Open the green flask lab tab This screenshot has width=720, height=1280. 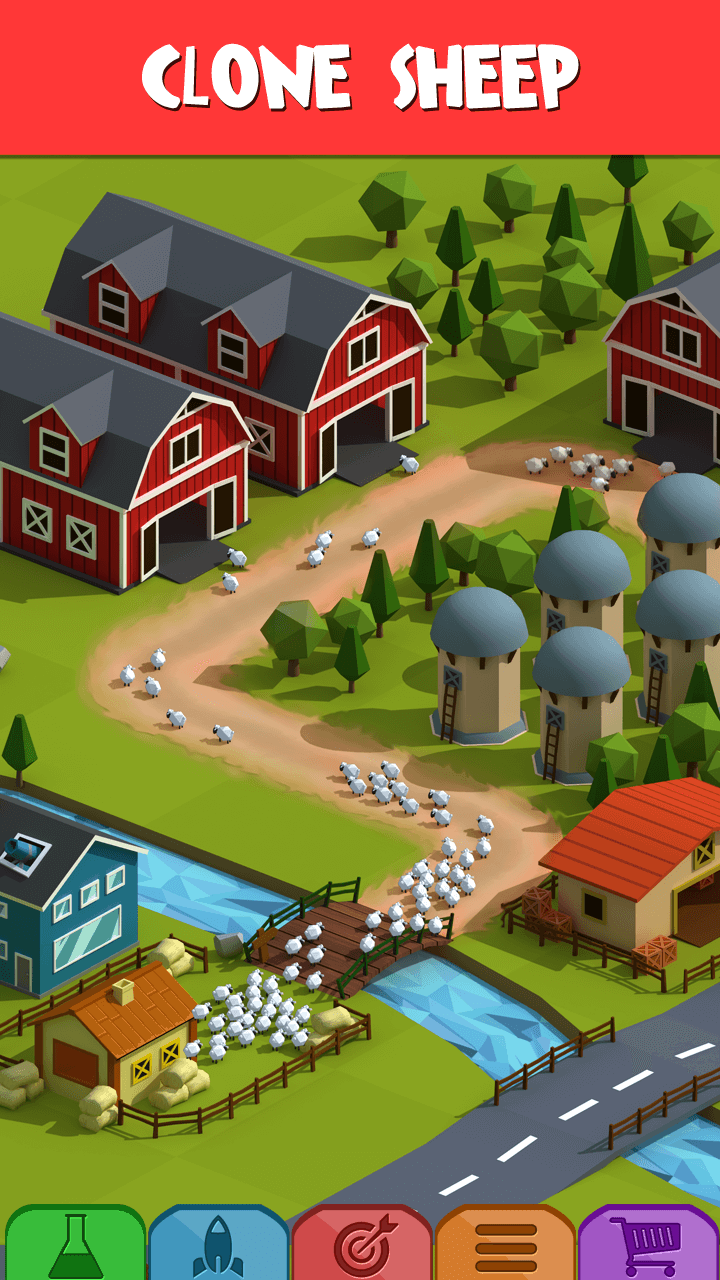point(76,1245)
